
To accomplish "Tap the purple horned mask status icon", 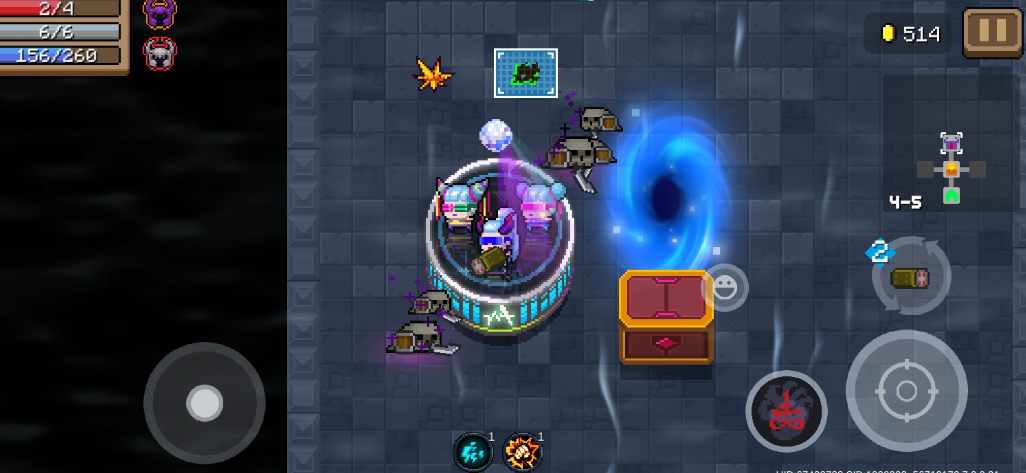I will tap(159, 14).
